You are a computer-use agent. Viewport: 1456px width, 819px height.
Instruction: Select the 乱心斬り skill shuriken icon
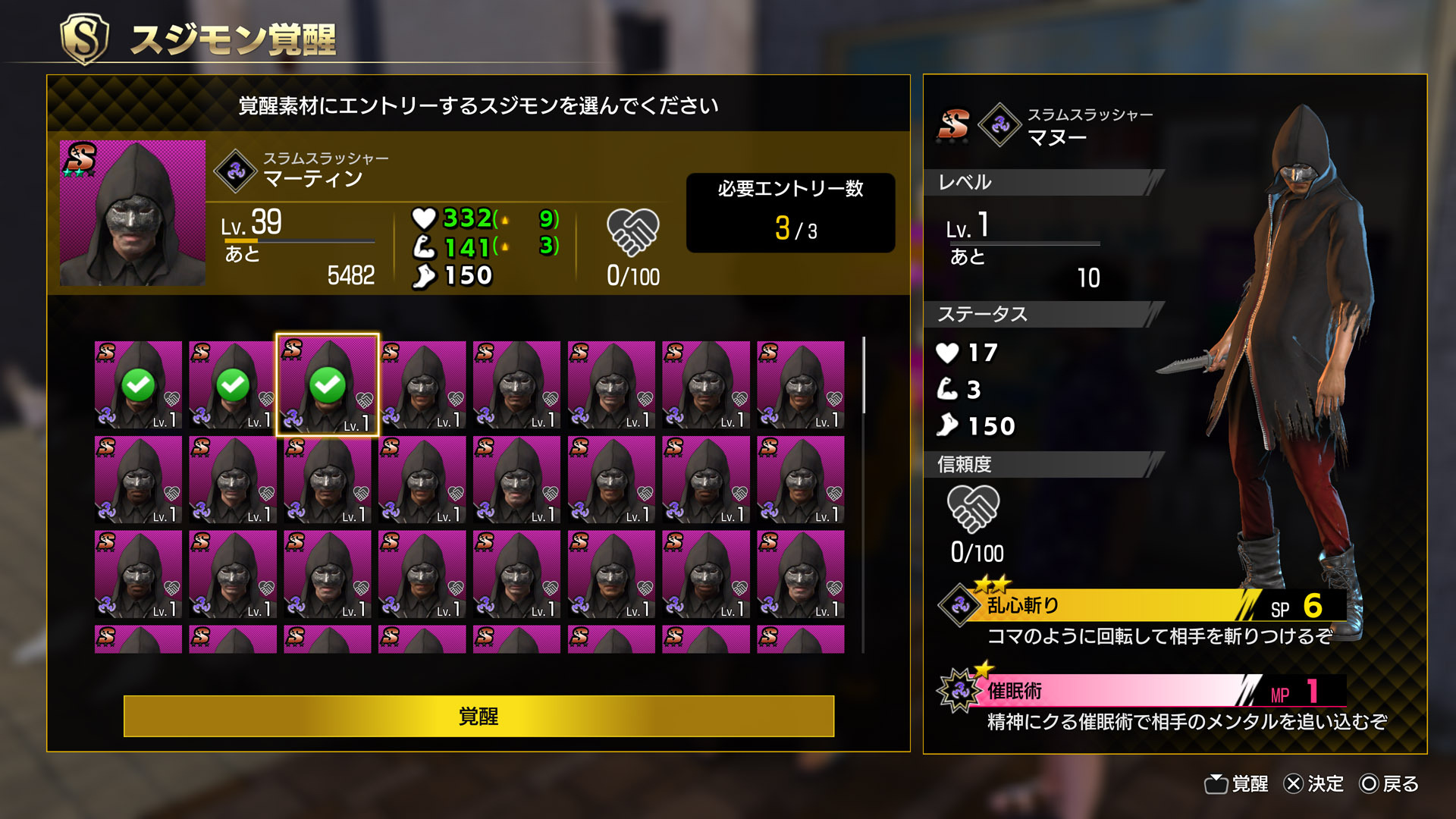959,604
